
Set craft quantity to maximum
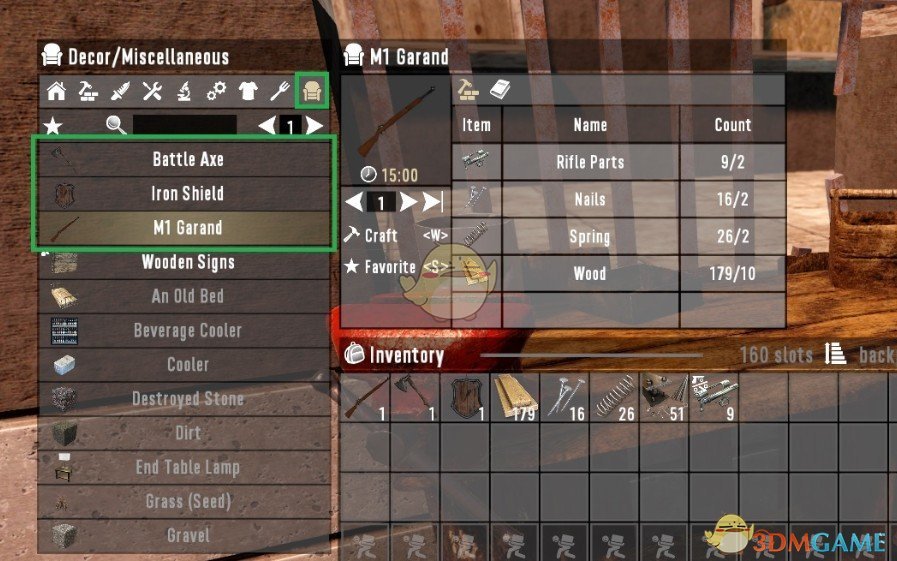(x=433, y=202)
